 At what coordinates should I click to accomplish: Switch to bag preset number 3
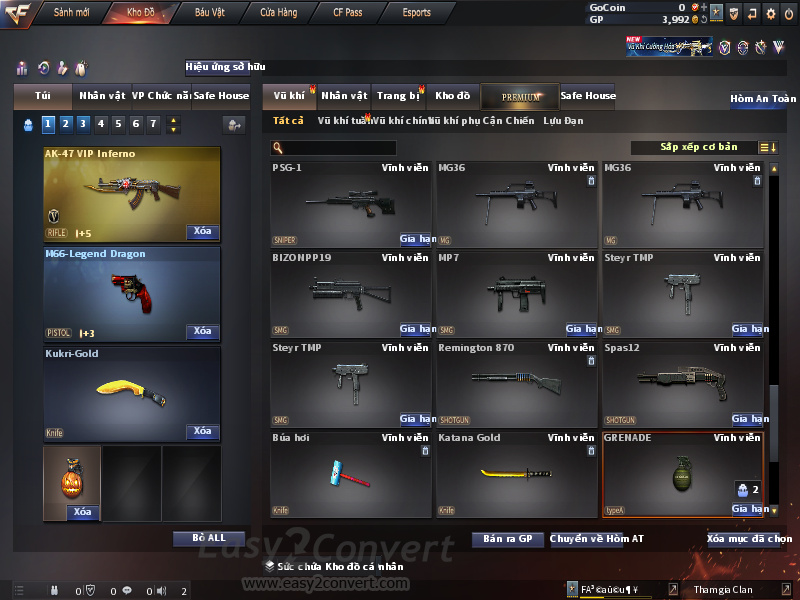pos(83,124)
